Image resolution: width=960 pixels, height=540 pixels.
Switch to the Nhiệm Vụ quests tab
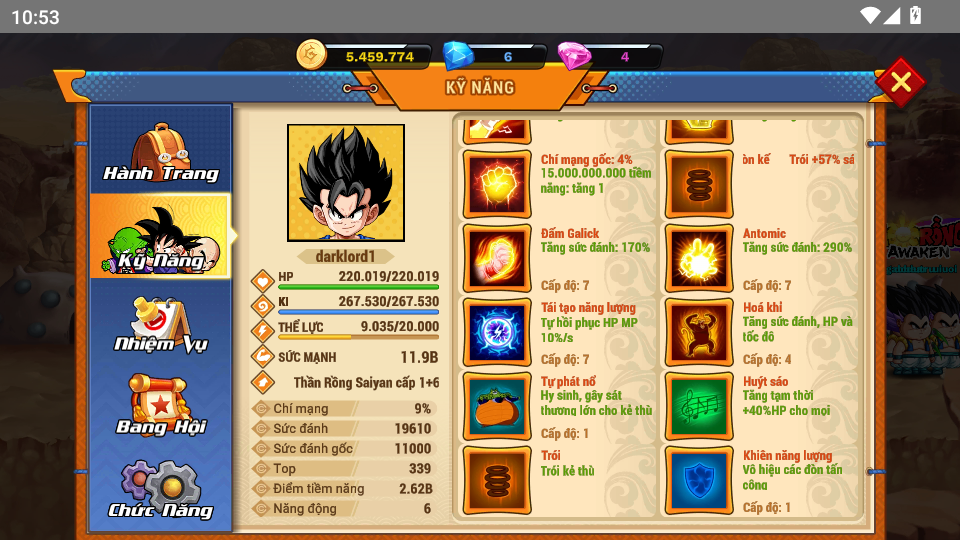click(161, 322)
